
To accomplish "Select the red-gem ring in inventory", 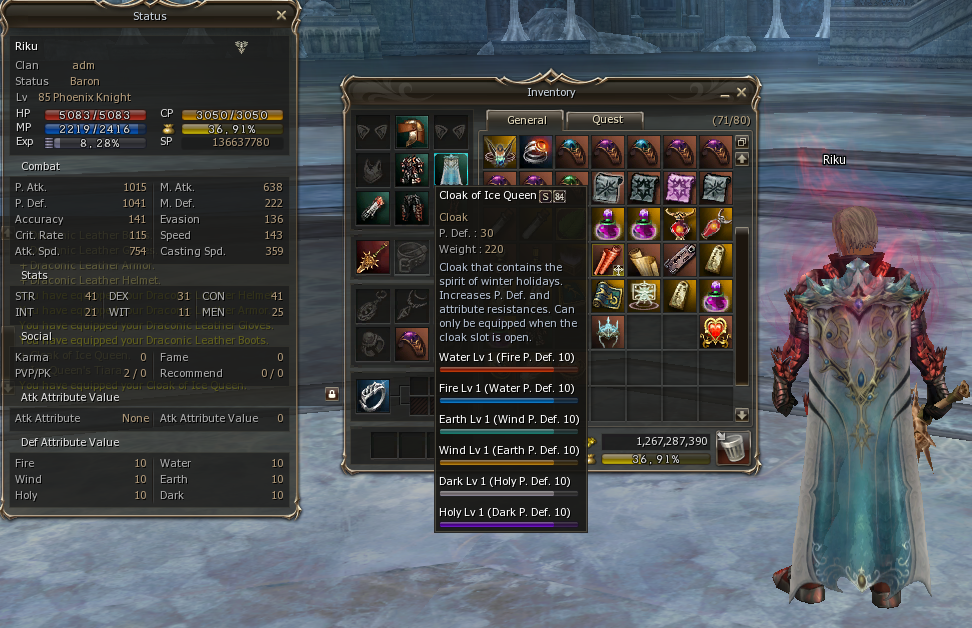I will pos(535,151).
